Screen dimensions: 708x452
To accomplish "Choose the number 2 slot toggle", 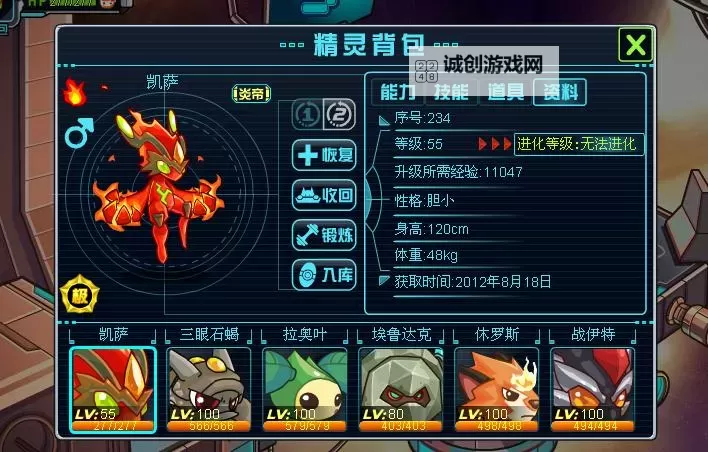I will coord(340,115).
